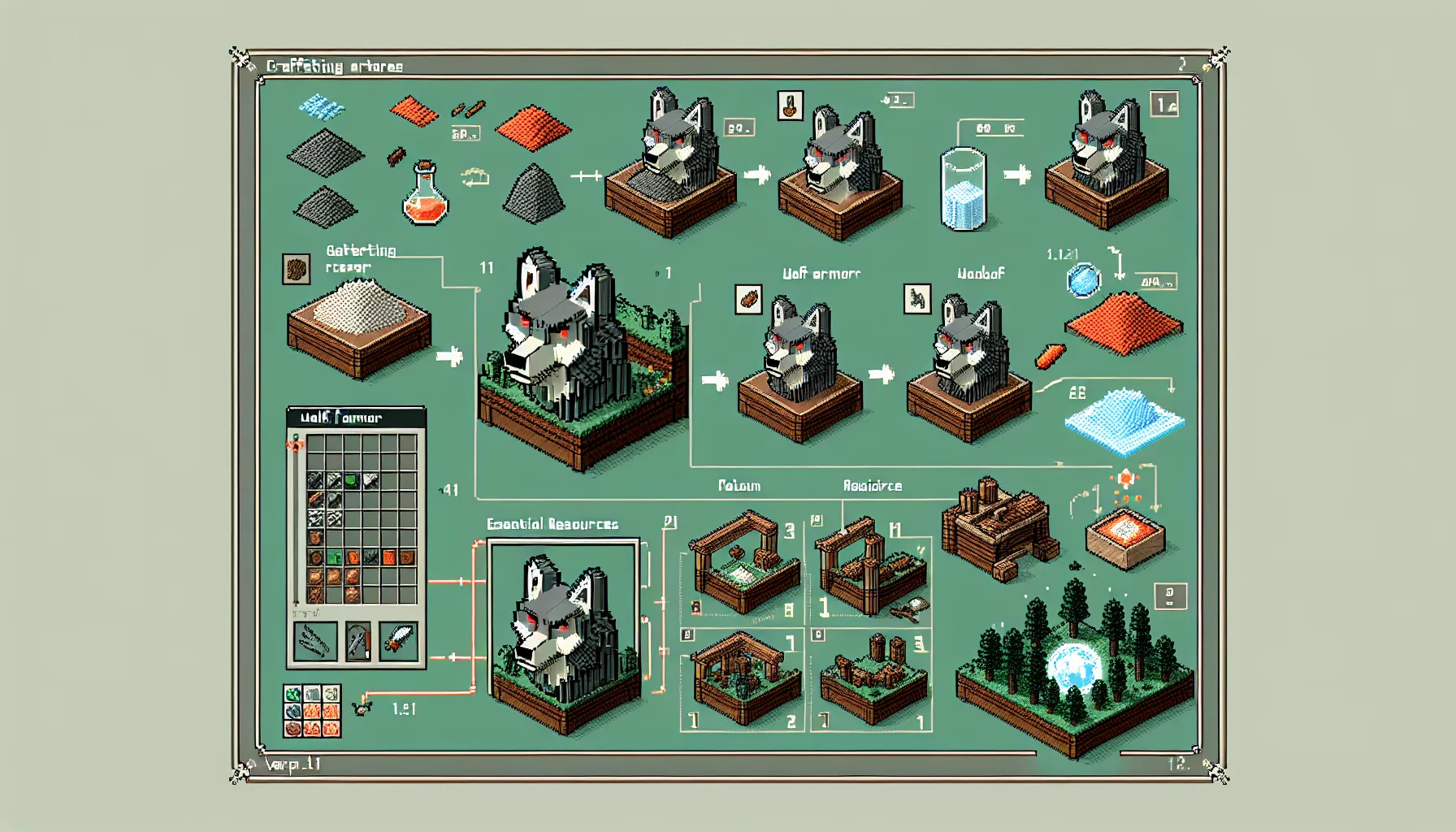Click the bright red block inventory slot
Image resolution: width=1456 pixels, height=832 pixels.
point(389,558)
